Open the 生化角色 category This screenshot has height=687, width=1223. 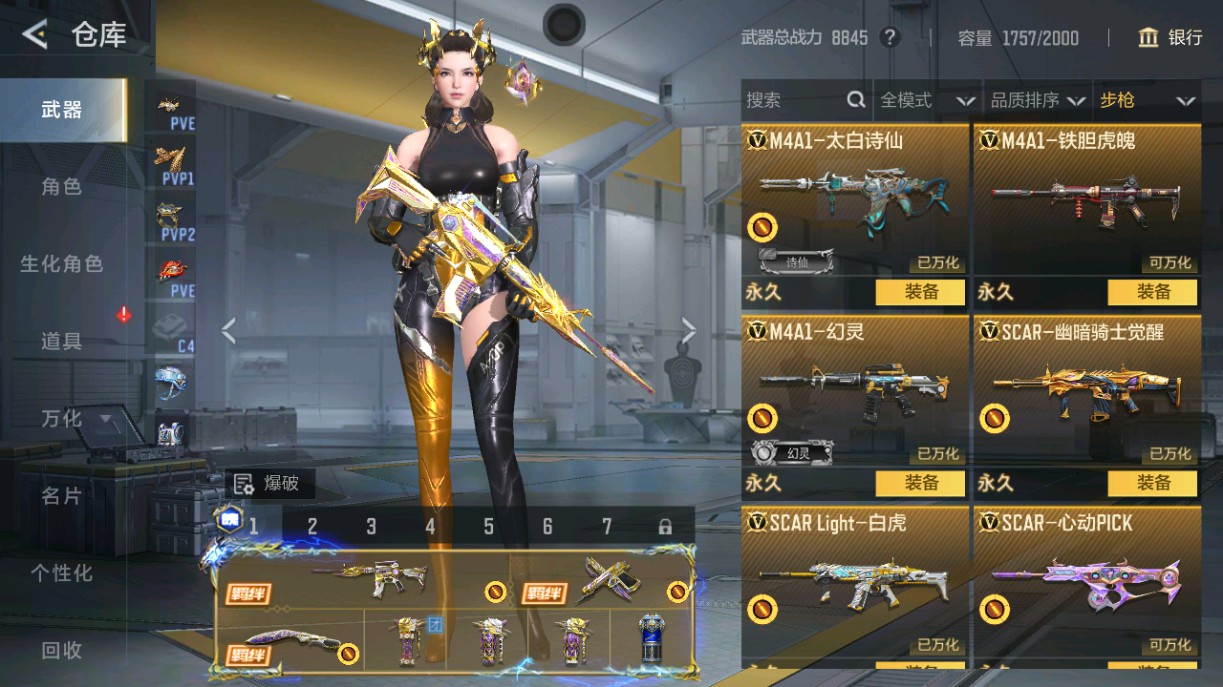point(62,264)
